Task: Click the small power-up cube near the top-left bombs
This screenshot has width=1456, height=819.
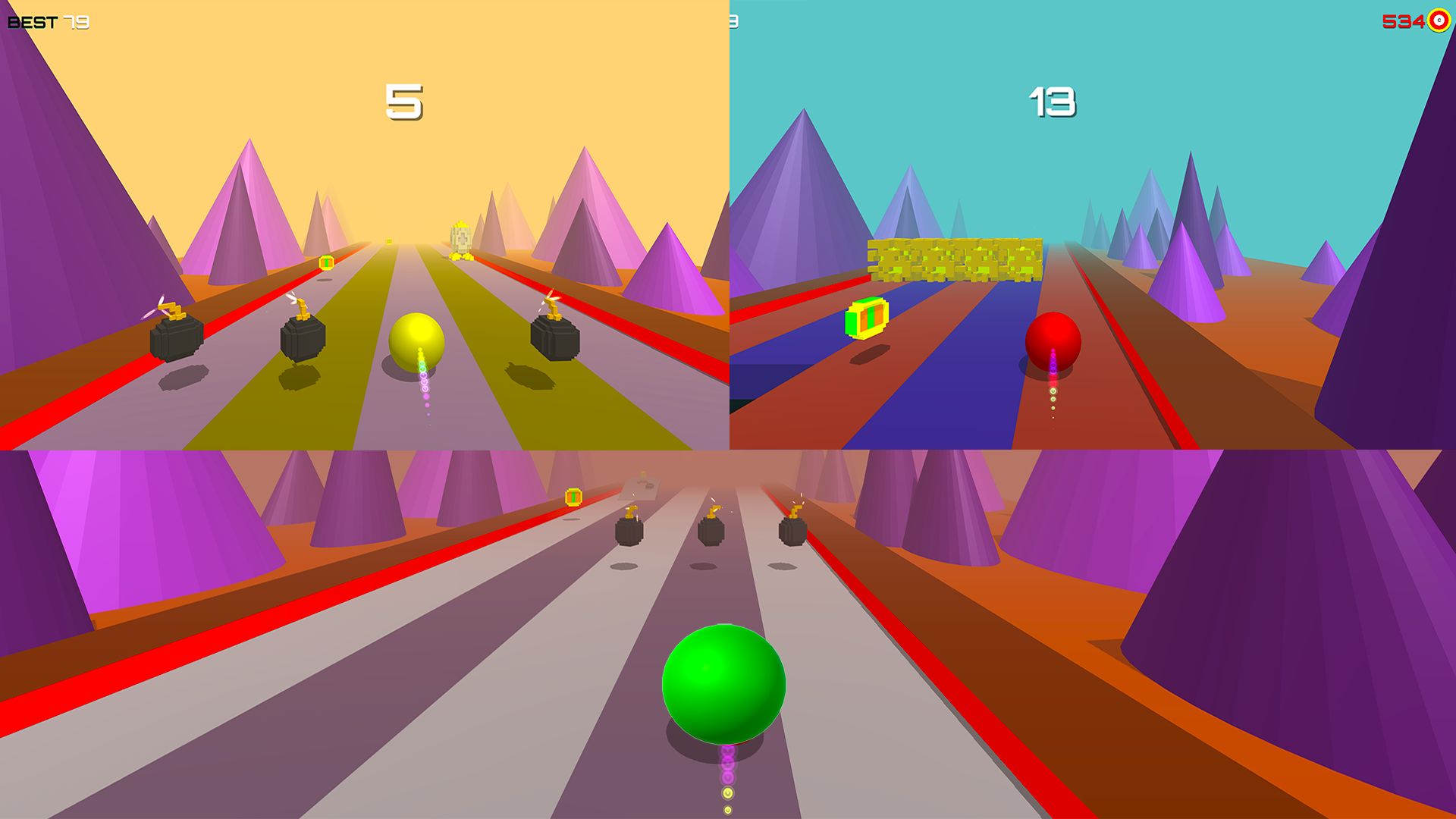Action: pos(326,262)
